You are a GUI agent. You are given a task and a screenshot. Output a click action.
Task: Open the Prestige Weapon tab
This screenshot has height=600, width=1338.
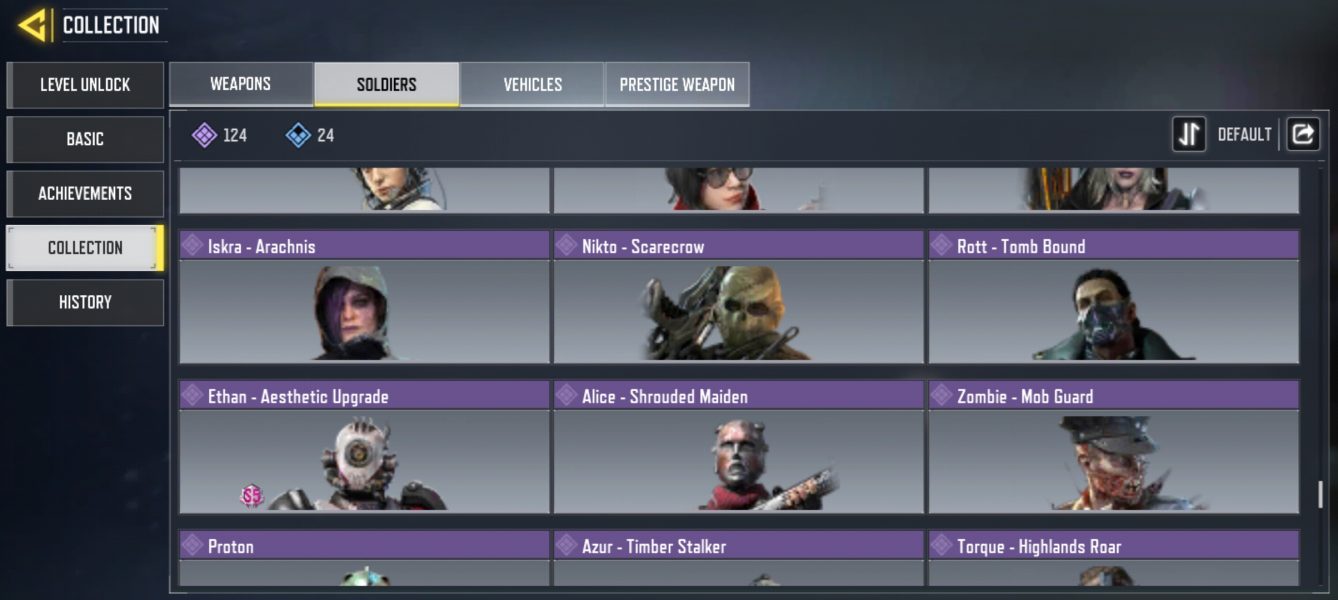pos(677,84)
